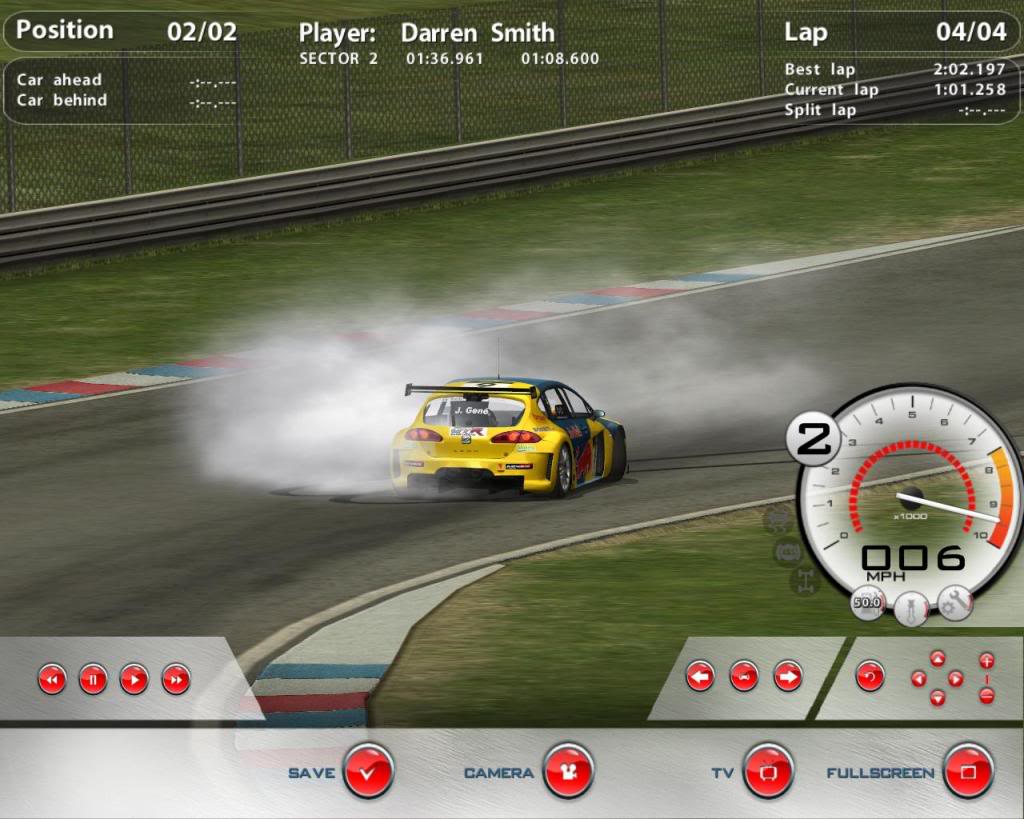The width and height of the screenshot is (1024, 819).
Task: Play the replay
Action: pos(134,679)
